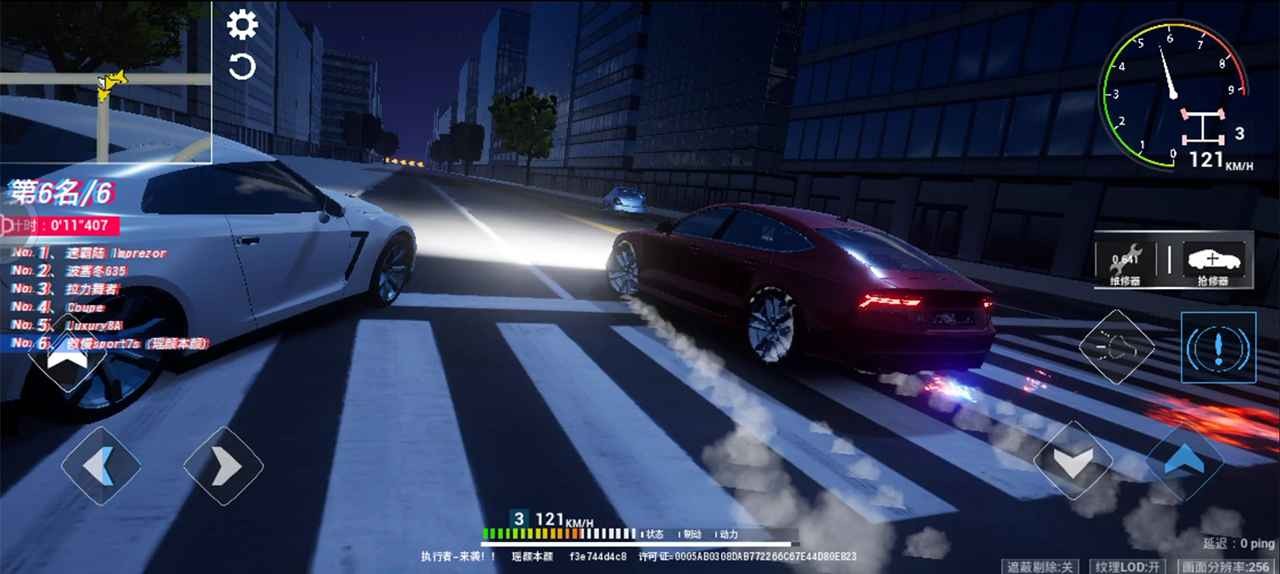Change the 画面分辨率 resolution setting
The image size is (1280, 574).
[x=1227, y=566]
